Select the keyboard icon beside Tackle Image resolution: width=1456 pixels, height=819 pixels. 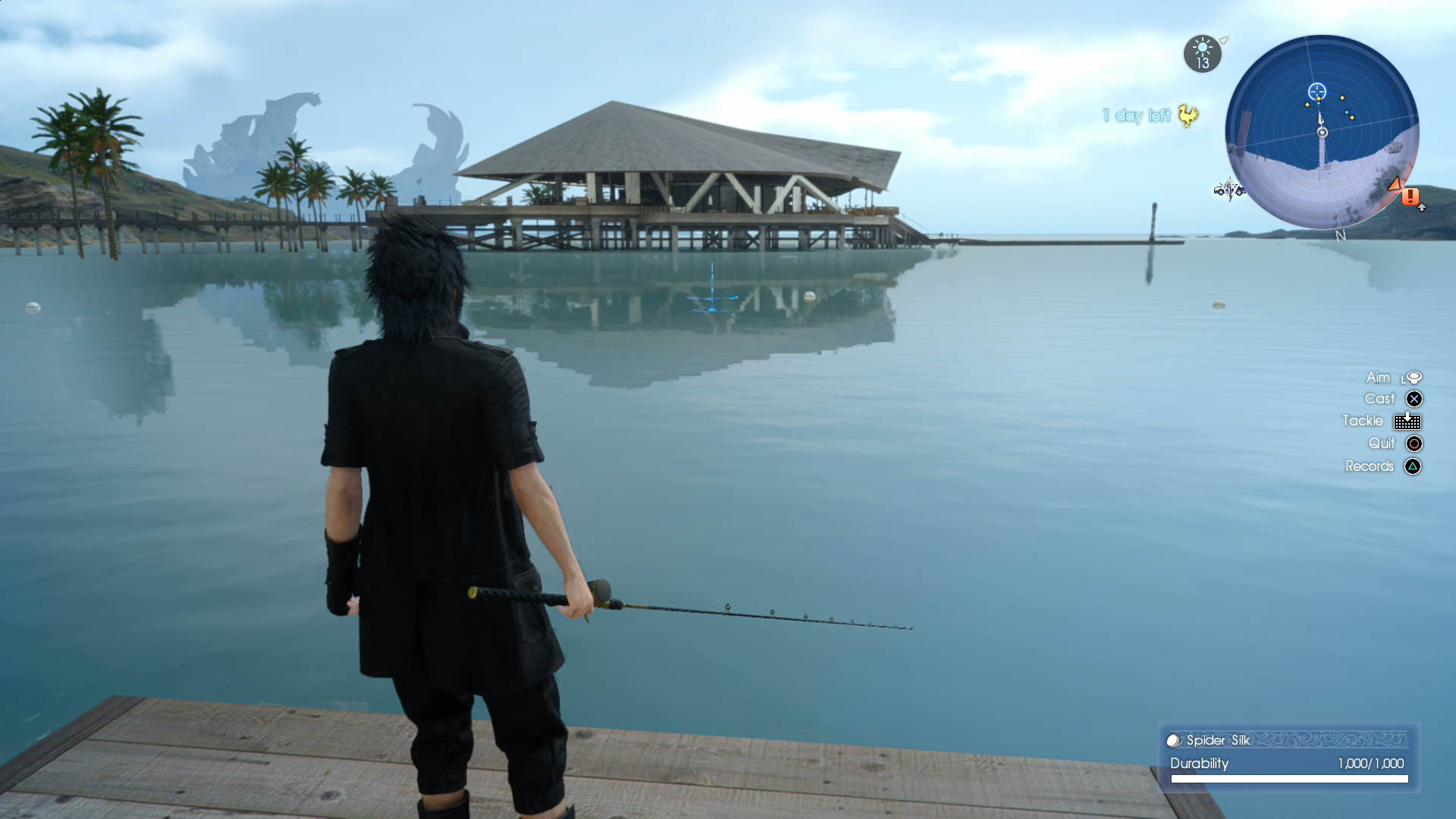(x=1409, y=421)
